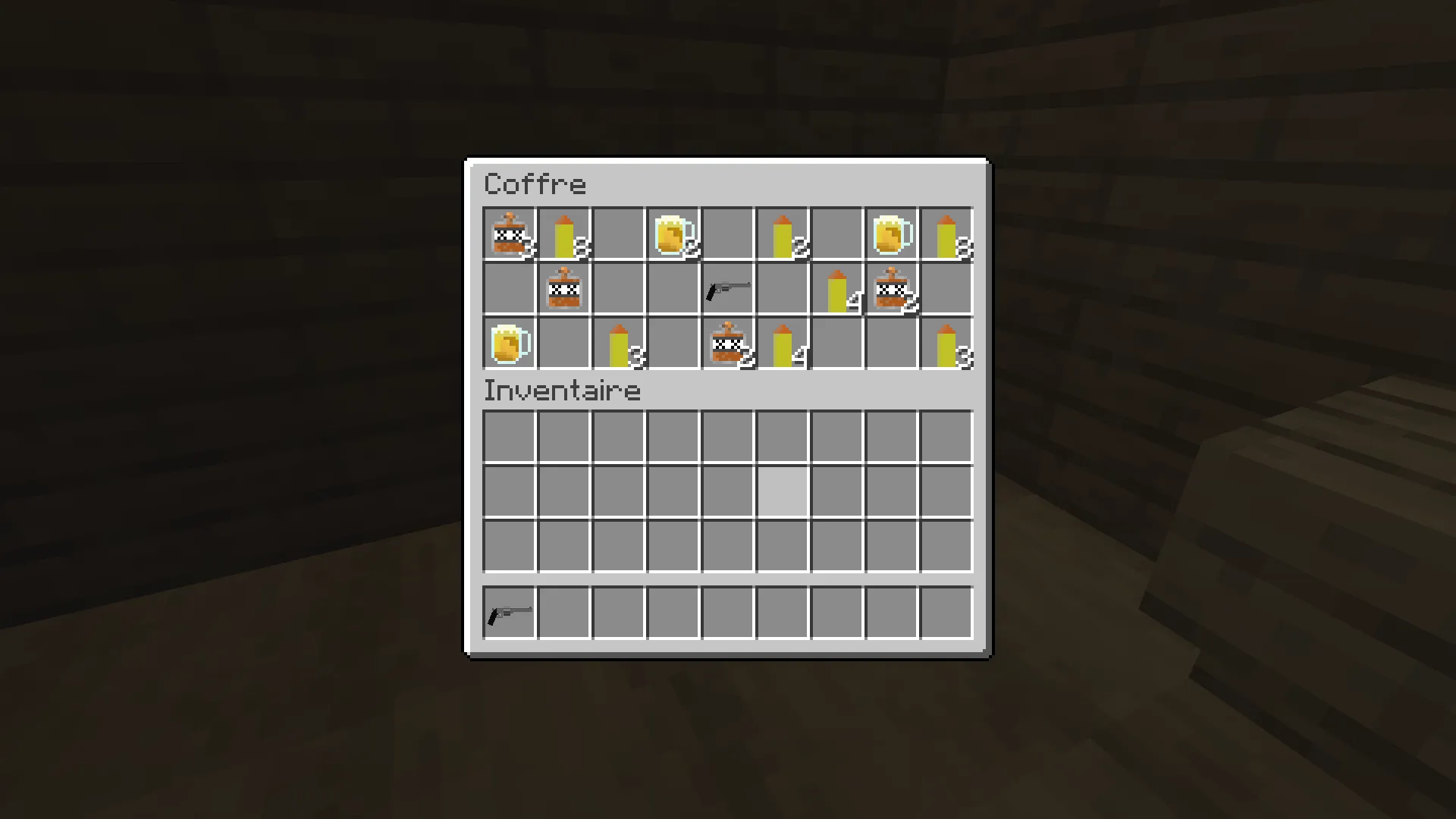Click an empty hotbar slot beside the revolver
The image size is (1456, 819).
pyautogui.click(x=563, y=613)
